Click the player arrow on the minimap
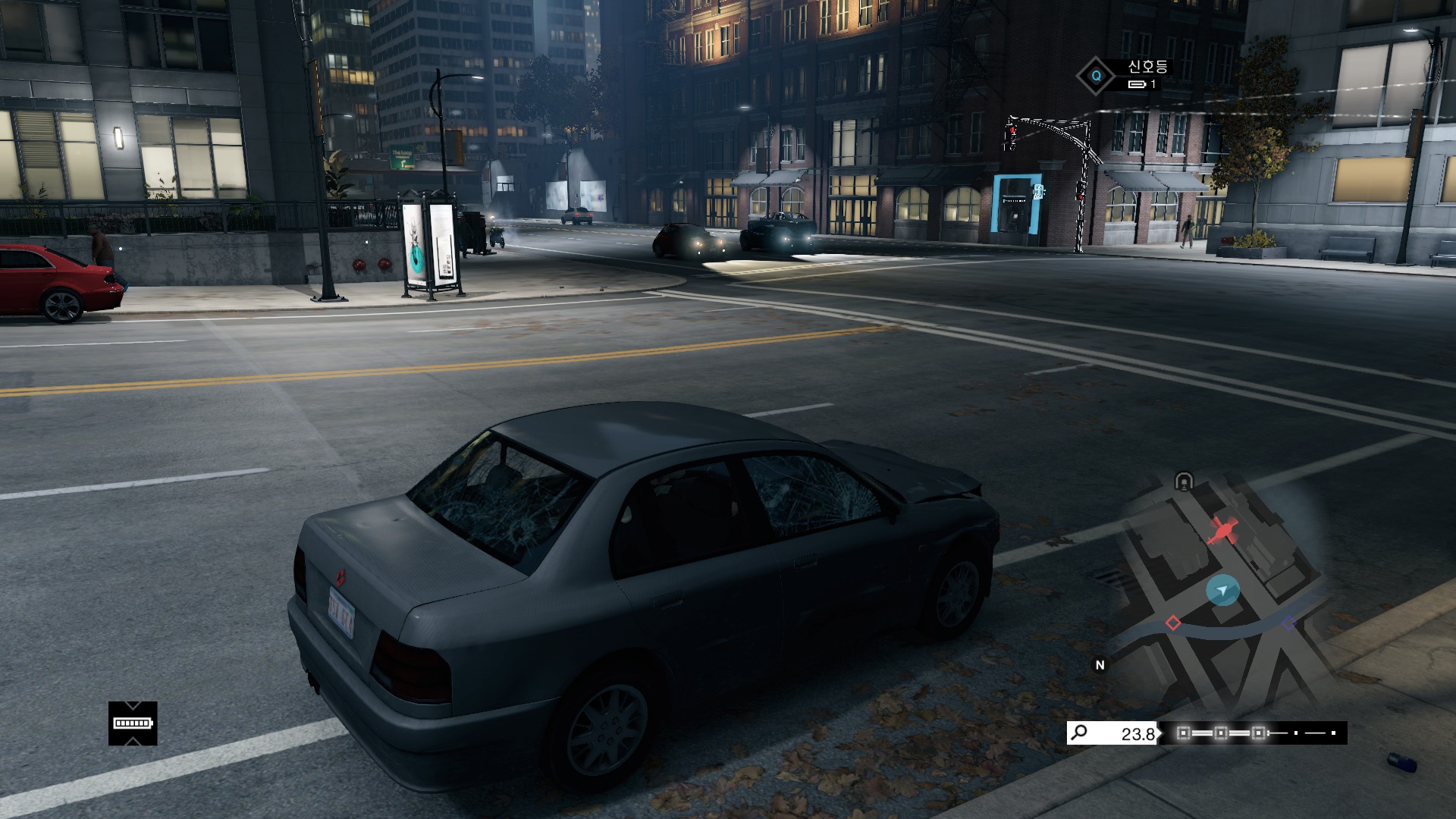The width and height of the screenshot is (1456, 819). coord(1222,589)
